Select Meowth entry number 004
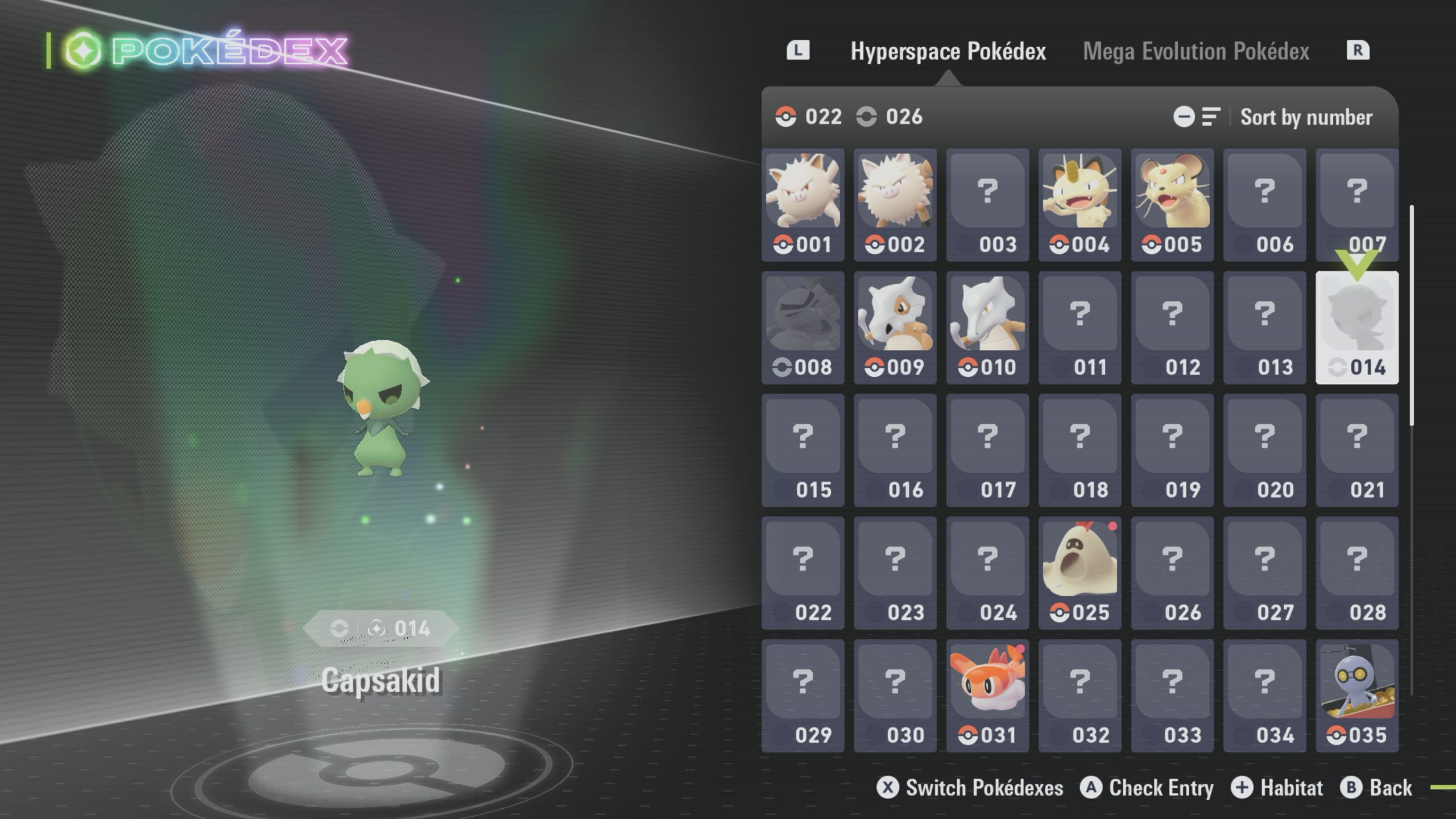 point(1079,205)
